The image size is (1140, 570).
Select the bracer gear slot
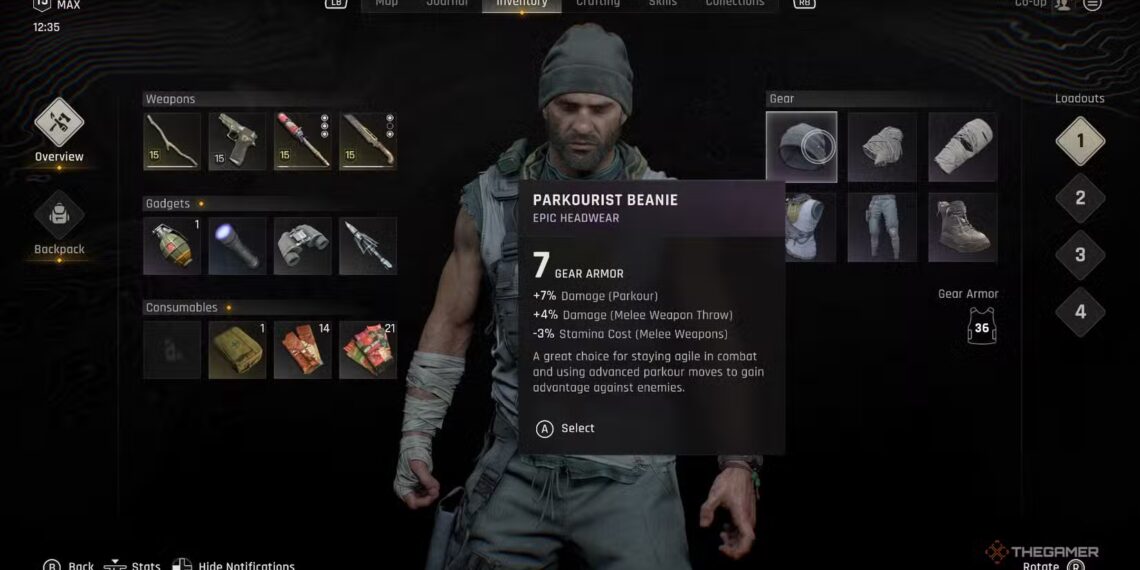(x=963, y=147)
